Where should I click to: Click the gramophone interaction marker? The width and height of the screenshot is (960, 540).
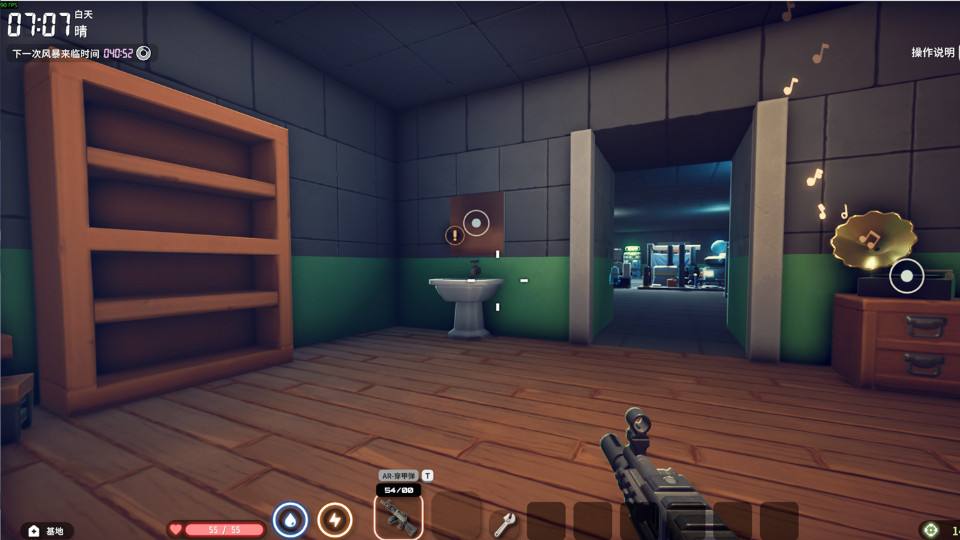tap(906, 276)
